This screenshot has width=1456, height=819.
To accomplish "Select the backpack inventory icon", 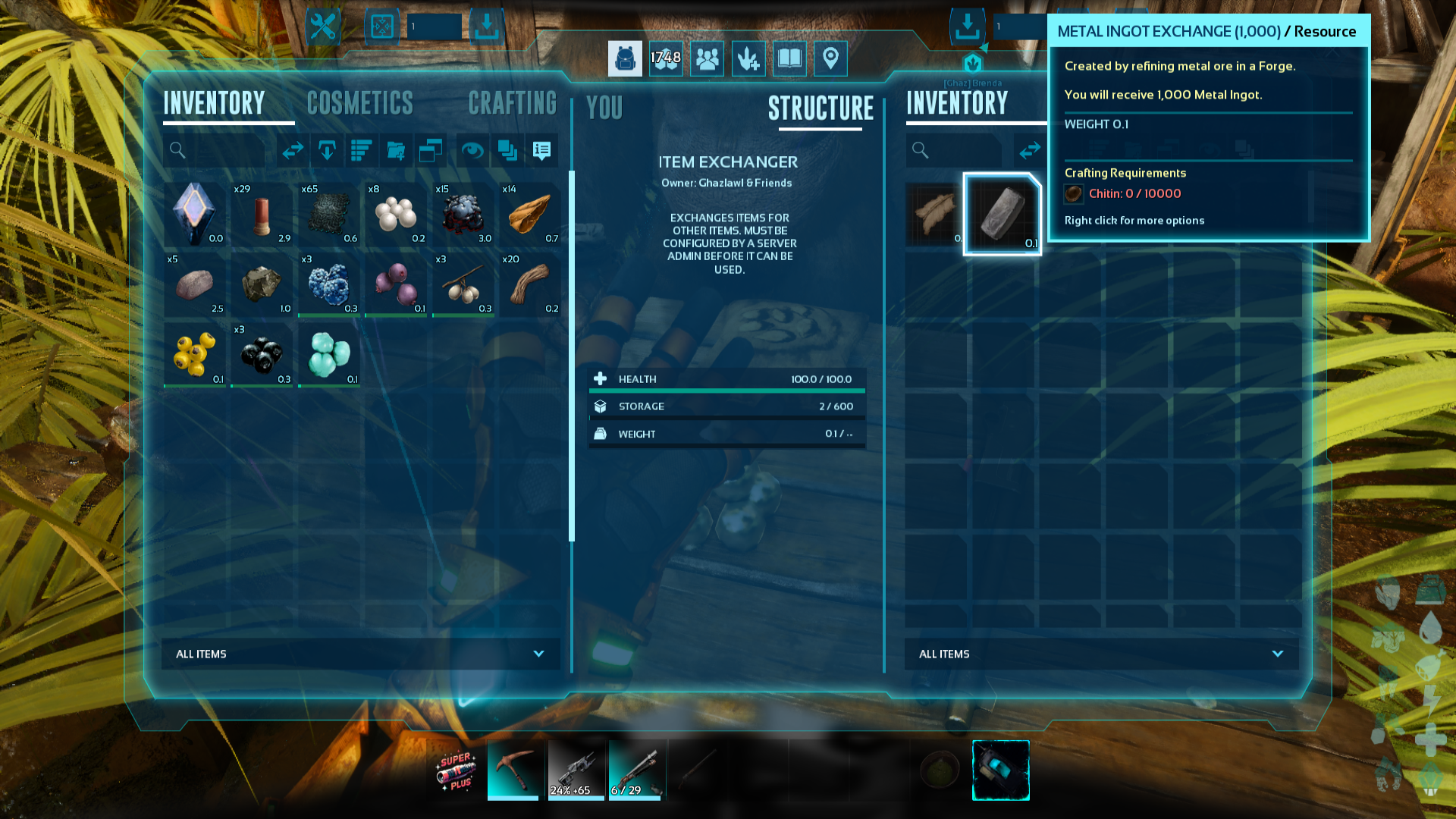I will pos(625,58).
